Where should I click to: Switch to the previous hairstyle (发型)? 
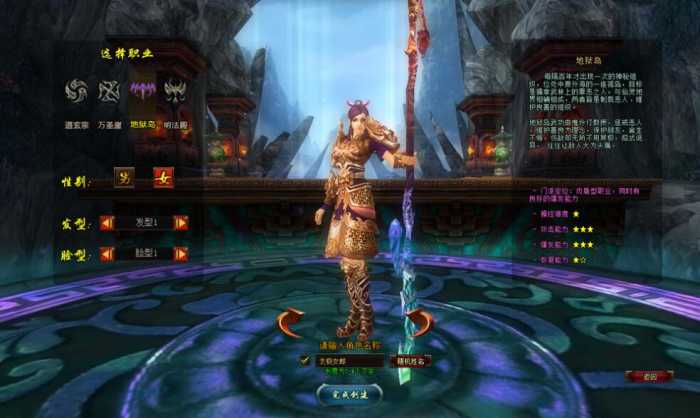(x=106, y=222)
